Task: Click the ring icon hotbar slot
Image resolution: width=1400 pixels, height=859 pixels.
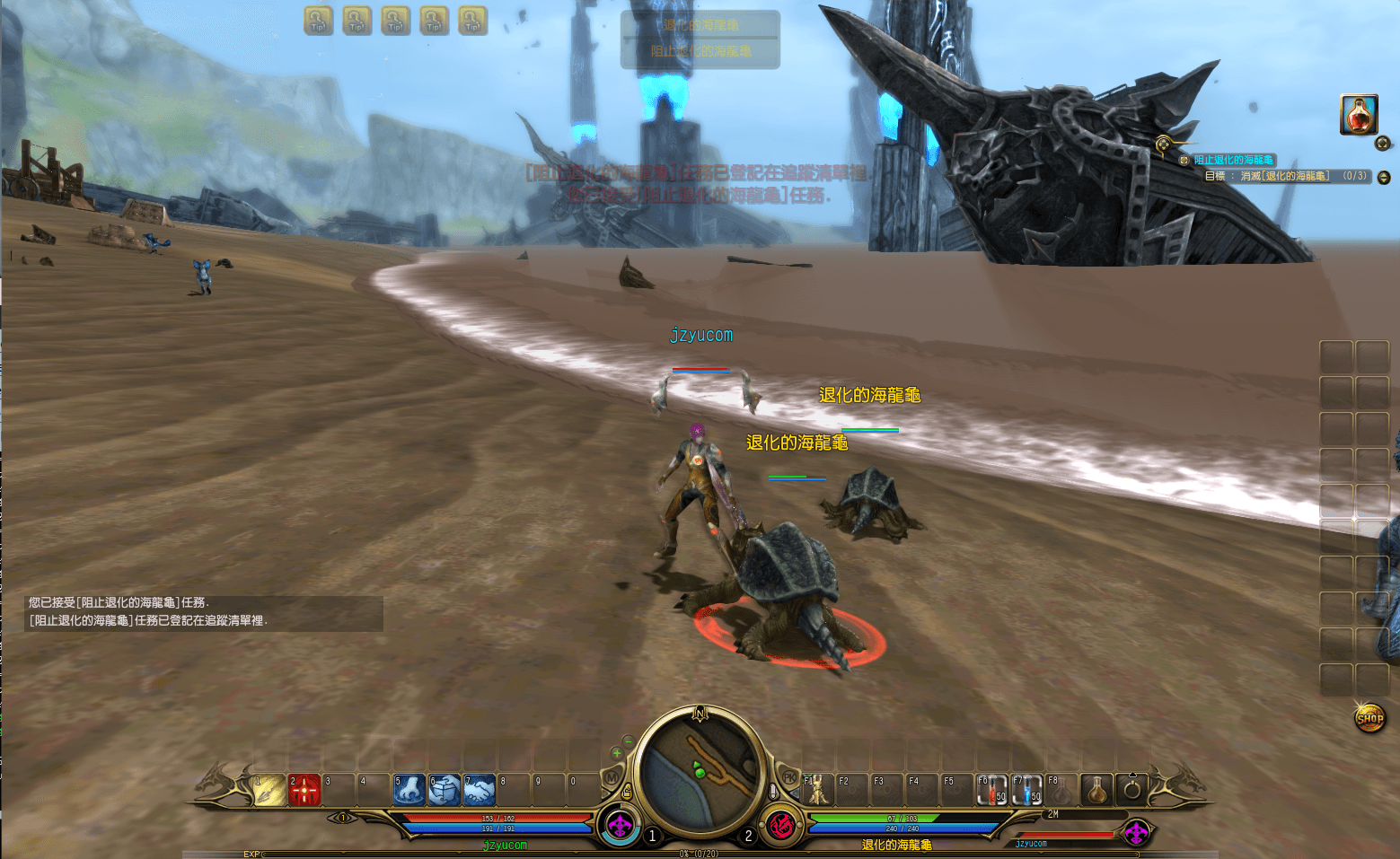Action: (x=1131, y=790)
